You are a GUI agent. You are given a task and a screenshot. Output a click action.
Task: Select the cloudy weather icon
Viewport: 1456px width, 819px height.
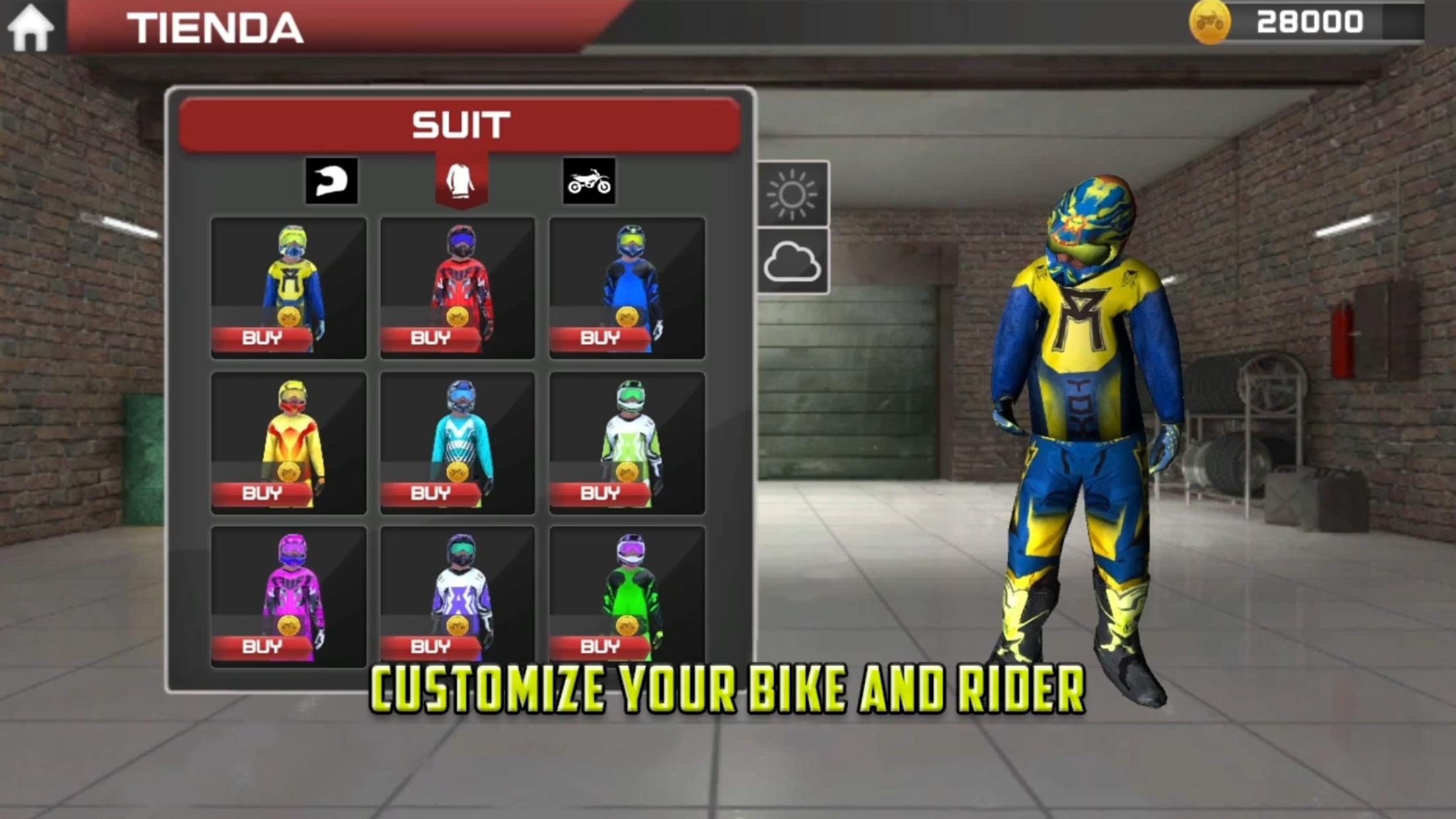coord(793,264)
